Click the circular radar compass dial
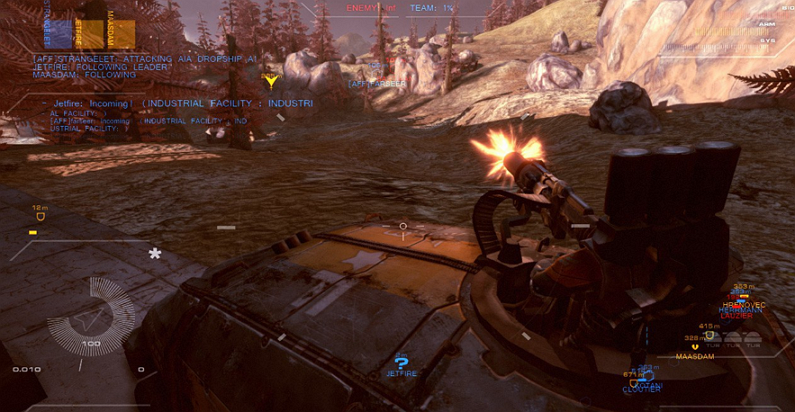This screenshot has height=412, width=795. coord(94,323)
